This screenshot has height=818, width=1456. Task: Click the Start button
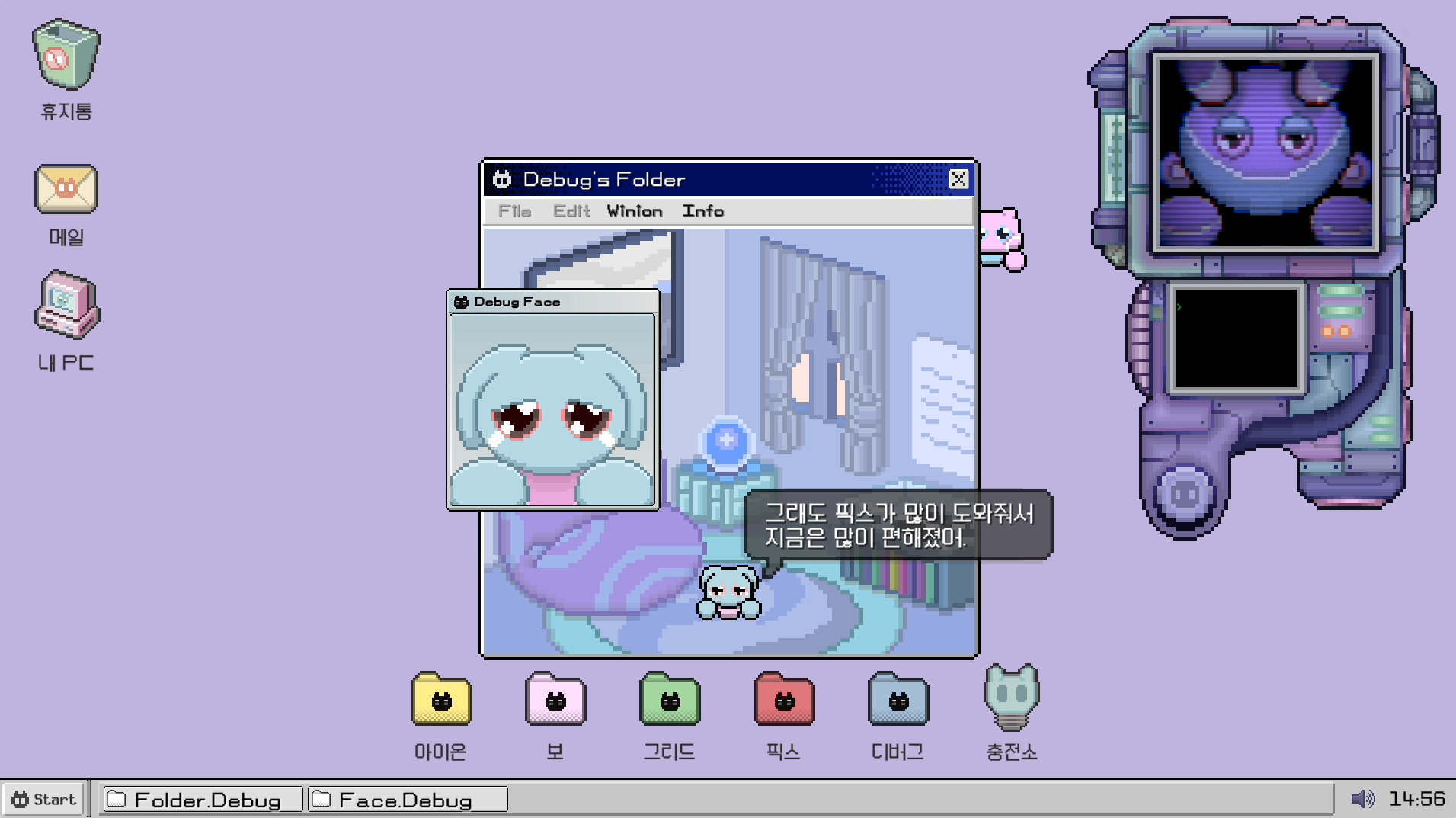43,799
